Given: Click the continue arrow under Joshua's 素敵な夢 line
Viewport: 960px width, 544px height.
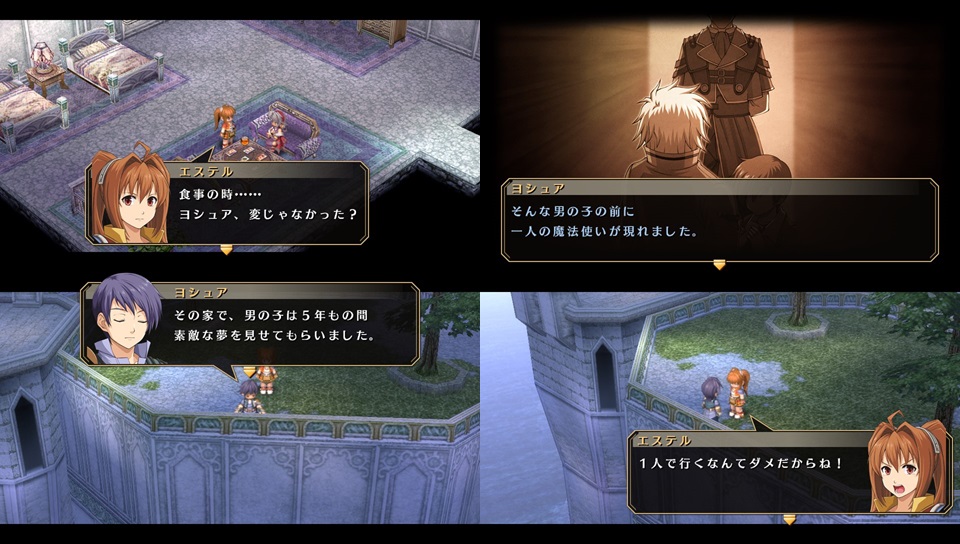Looking at the screenshot, I should [x=249, y=370].
